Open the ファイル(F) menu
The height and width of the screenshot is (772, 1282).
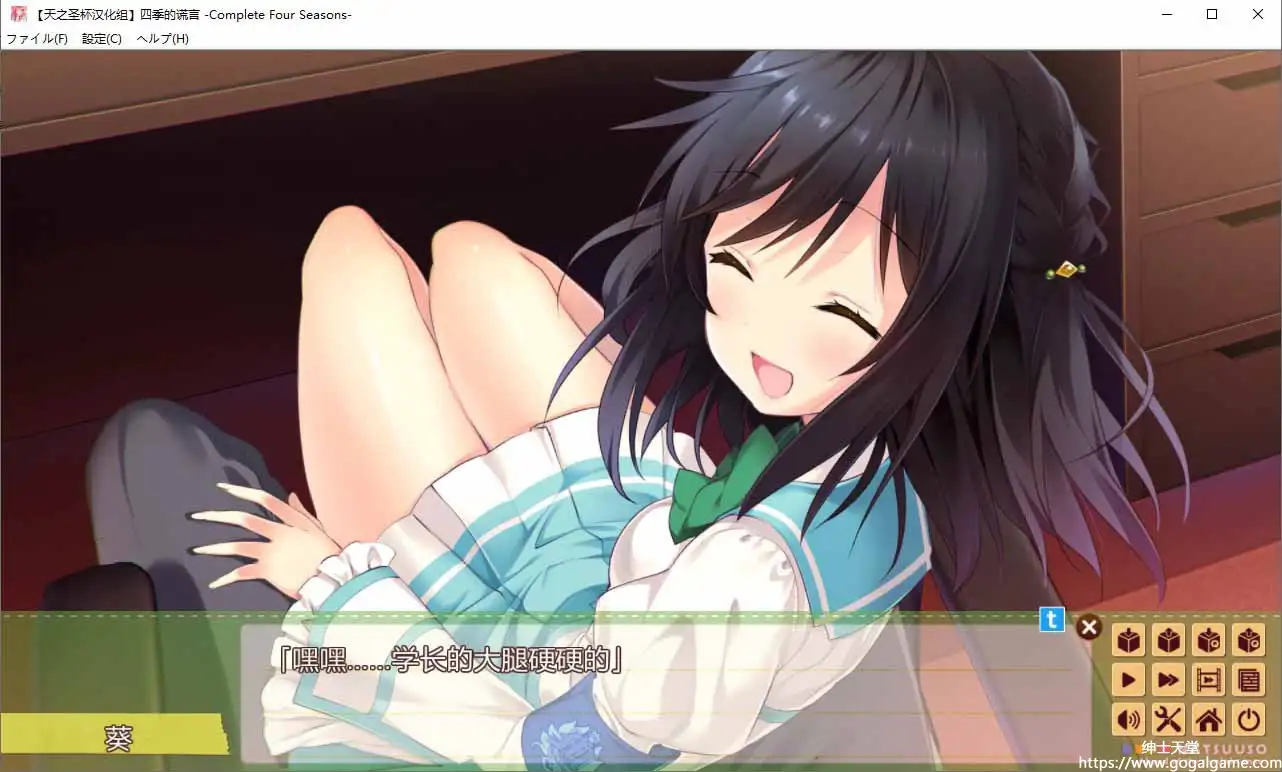pyautogui.click(x=37, y=38)
